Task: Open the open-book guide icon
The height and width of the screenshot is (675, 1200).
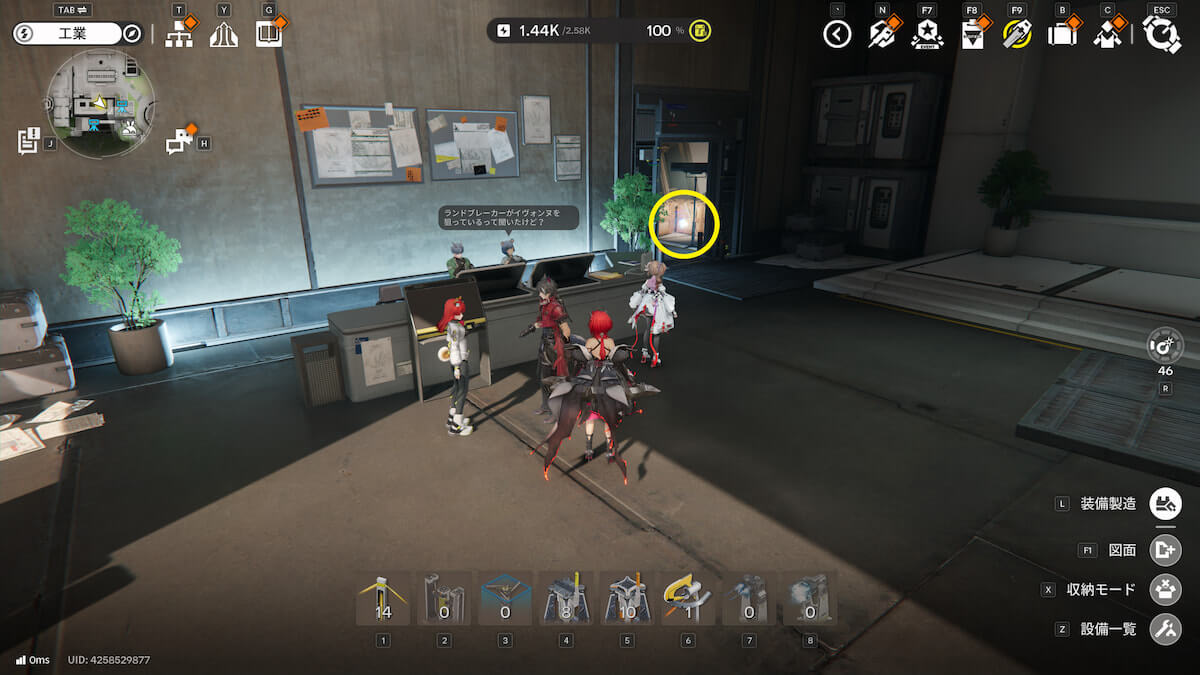Action: 268,34
